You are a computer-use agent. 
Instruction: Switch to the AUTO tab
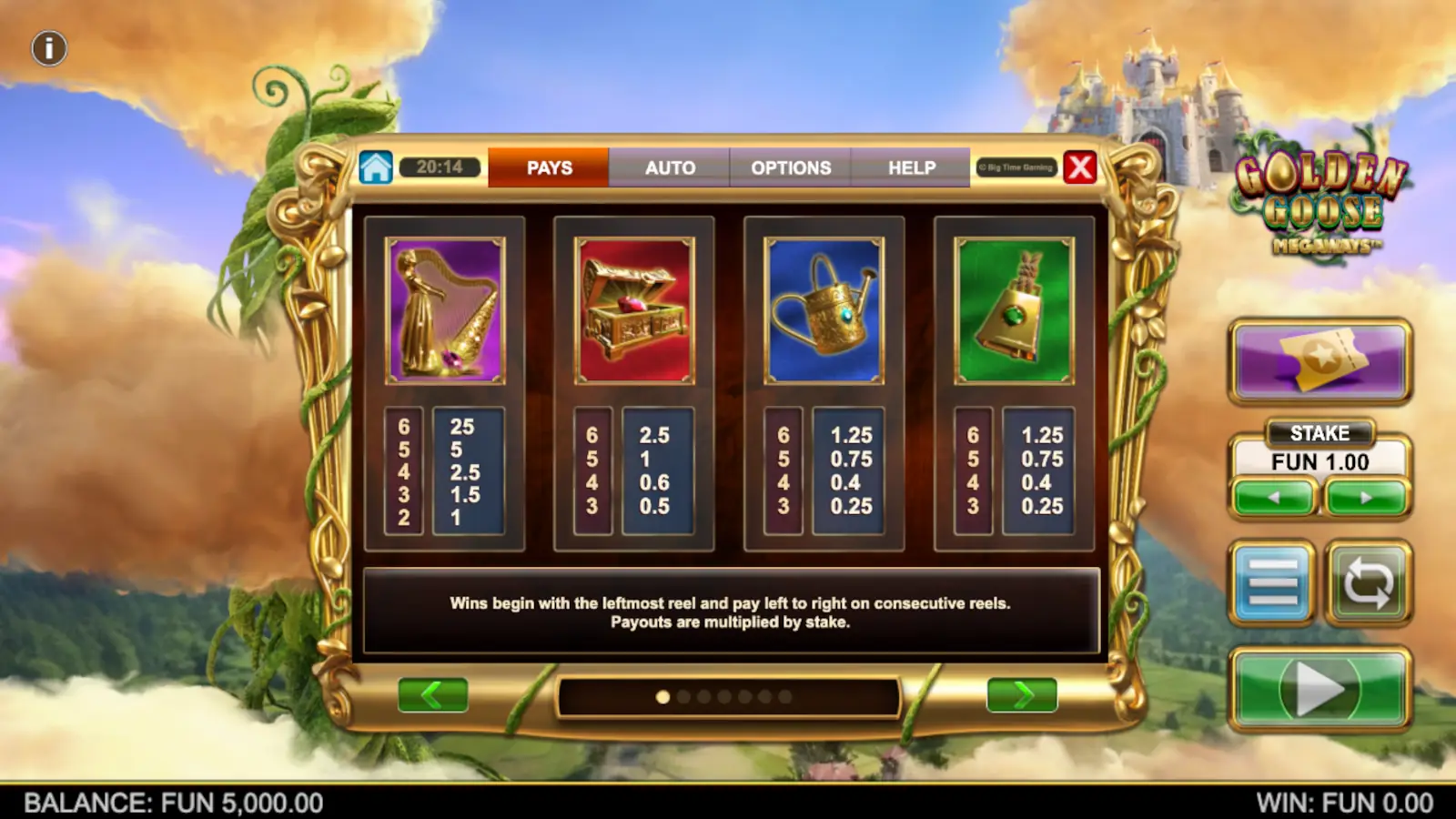[669, 167]
